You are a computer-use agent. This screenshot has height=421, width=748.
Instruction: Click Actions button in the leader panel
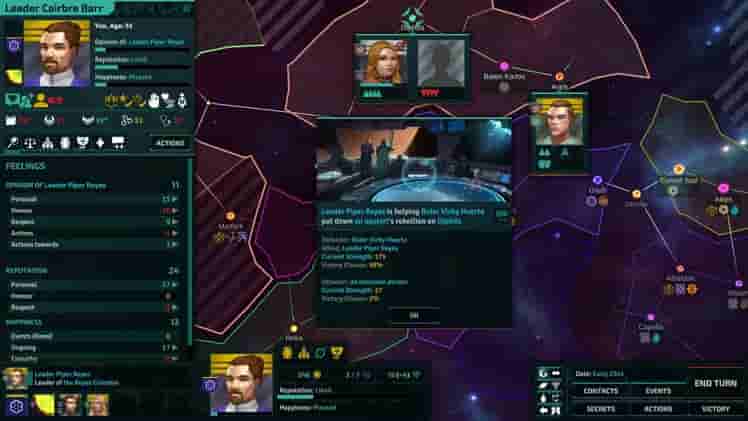point(169,143)
